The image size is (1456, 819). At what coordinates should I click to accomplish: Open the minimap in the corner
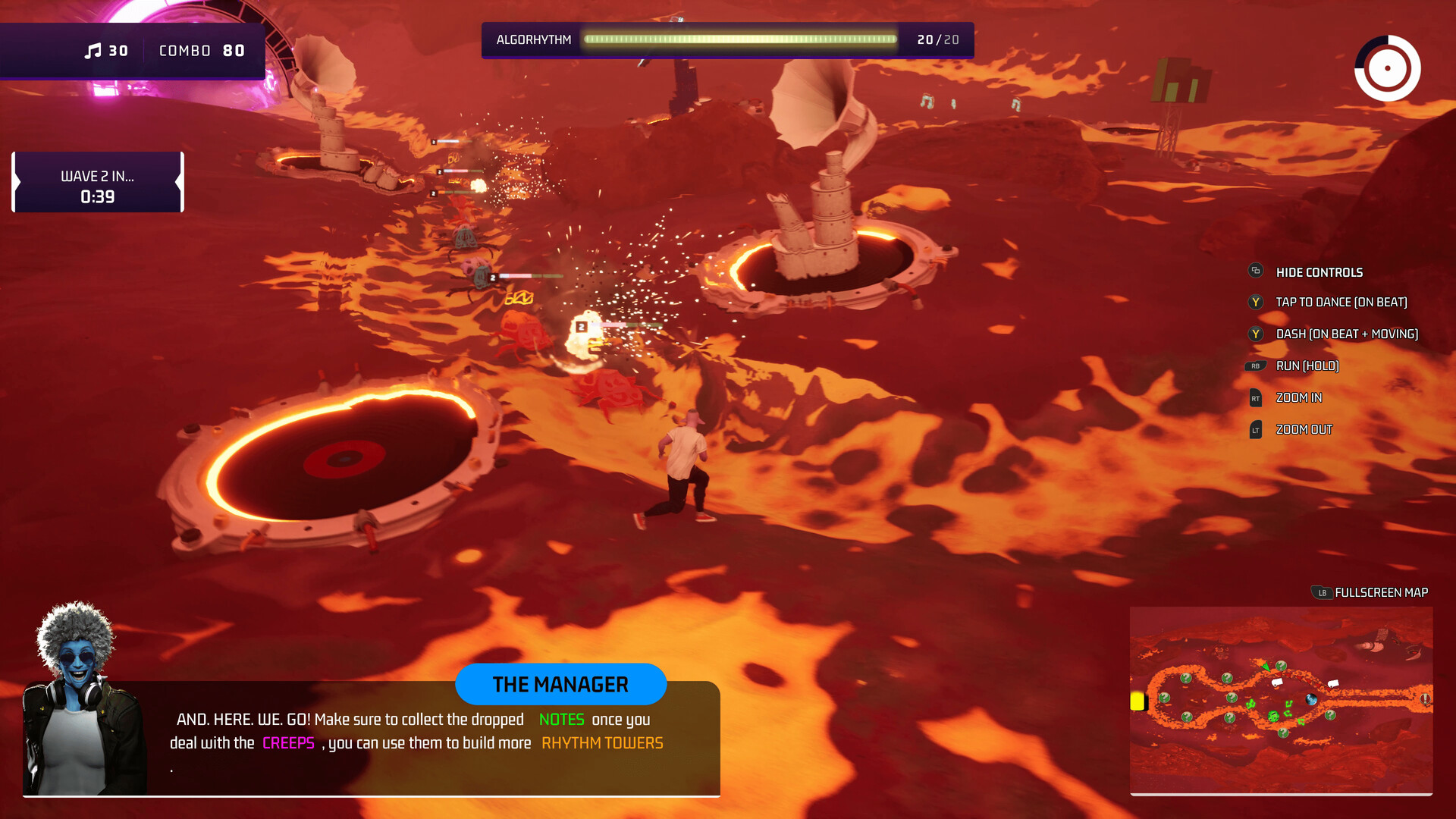click(1281, 699)
